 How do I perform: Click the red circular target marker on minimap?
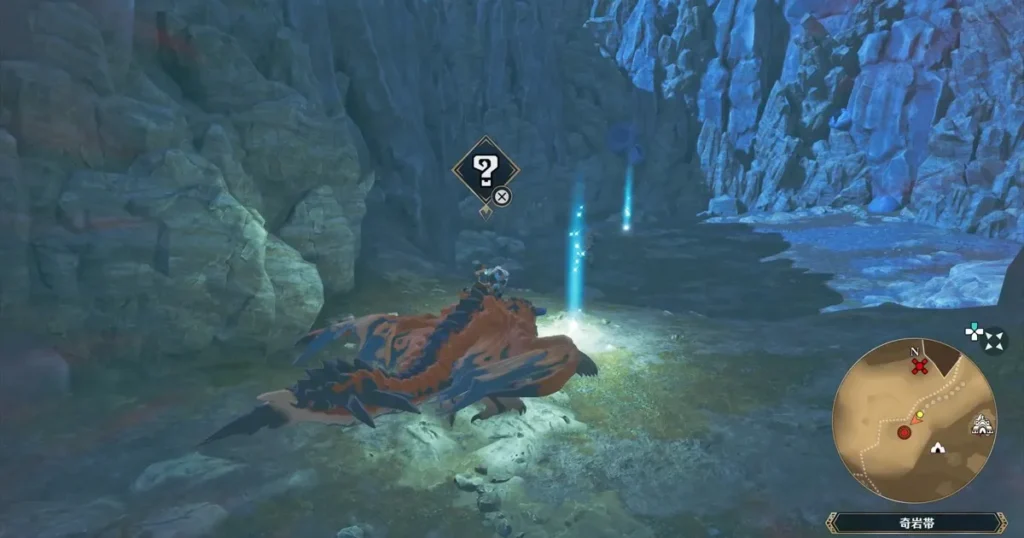[x=904, y=432]
